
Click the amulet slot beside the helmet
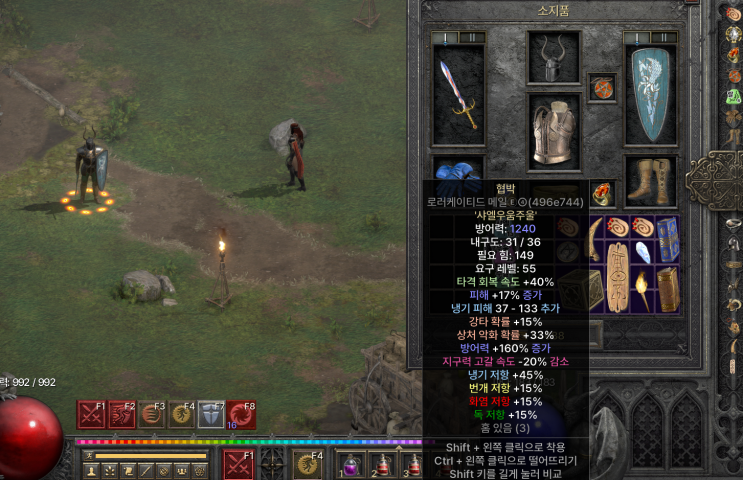coord(602,87)
